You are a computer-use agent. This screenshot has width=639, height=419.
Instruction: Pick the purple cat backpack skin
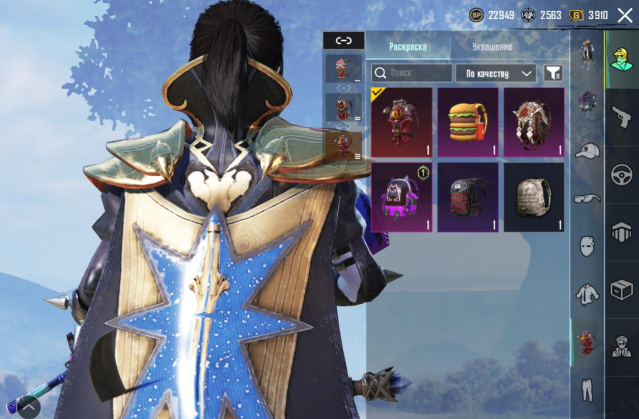click(x=402, y=197)
